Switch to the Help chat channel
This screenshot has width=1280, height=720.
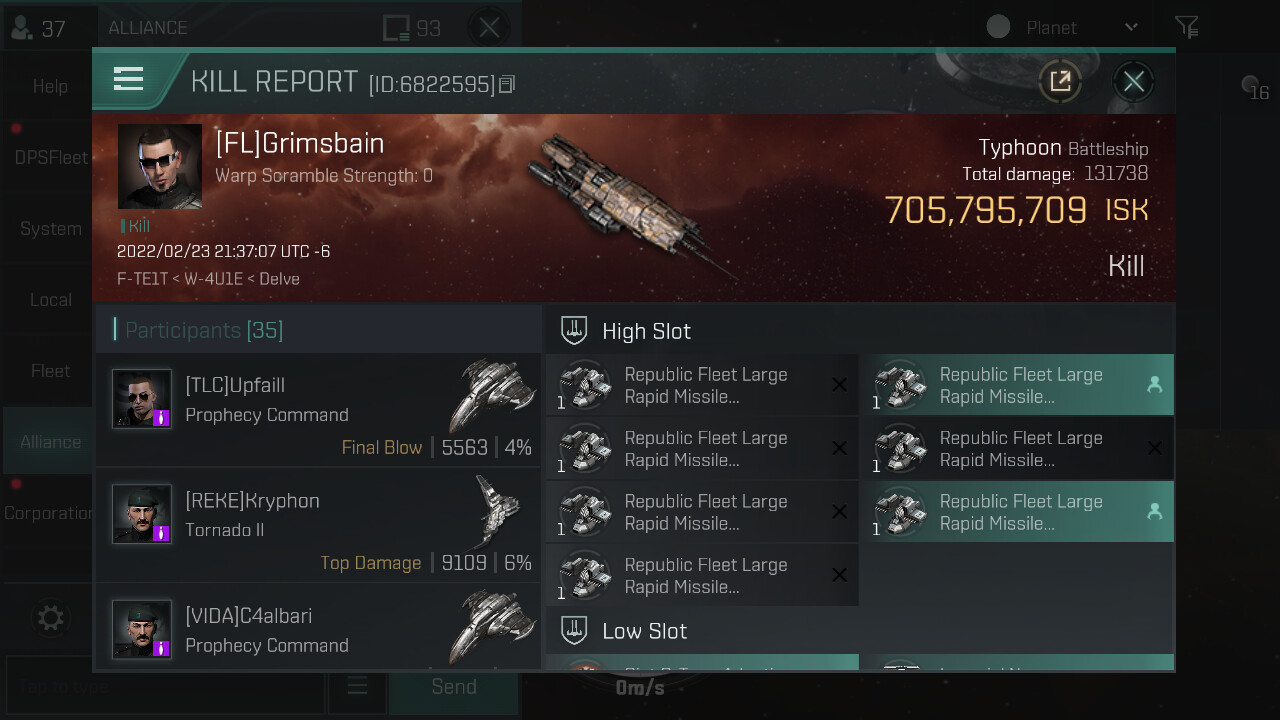[50, 87]
